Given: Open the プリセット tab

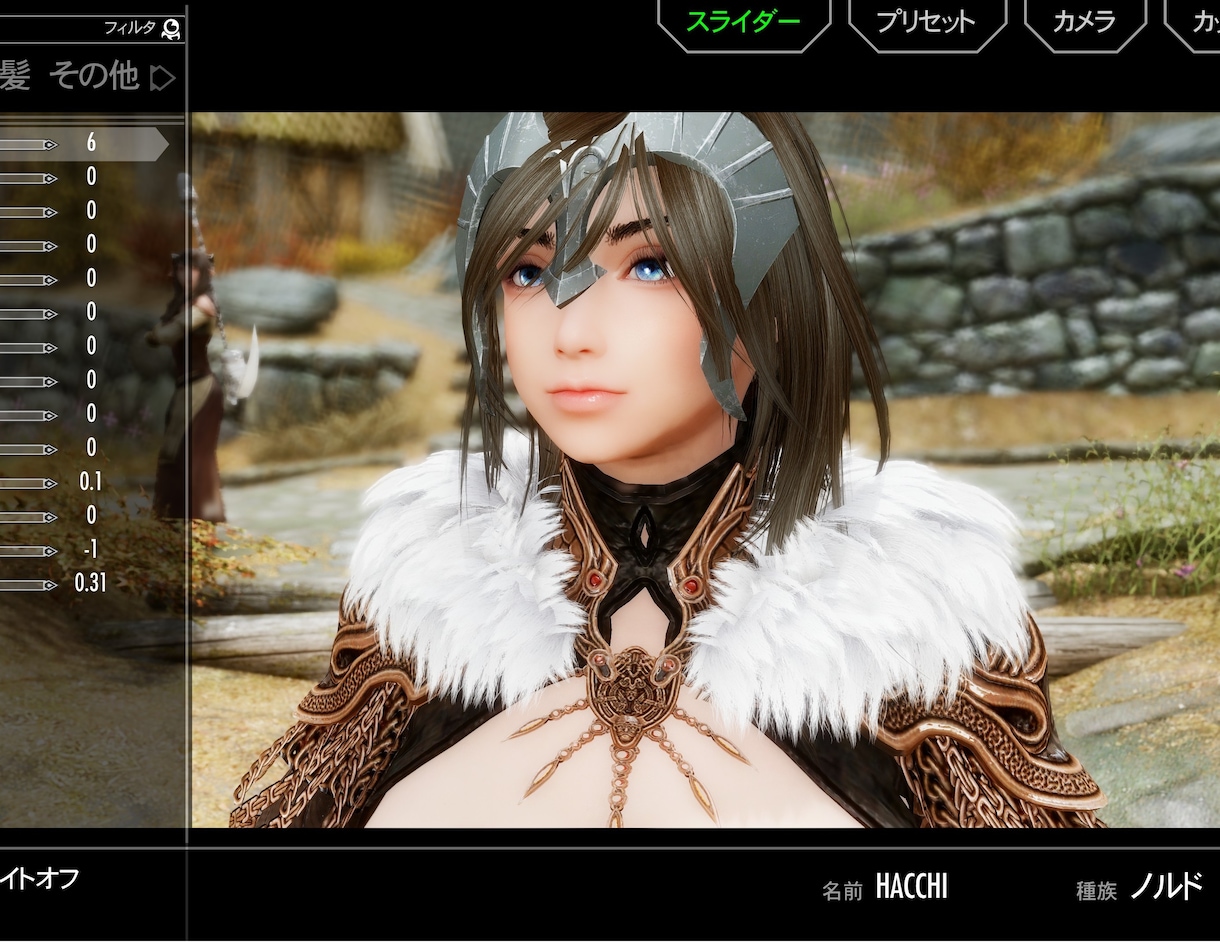Looking at the screenshot, I should [x=926, y=21].
